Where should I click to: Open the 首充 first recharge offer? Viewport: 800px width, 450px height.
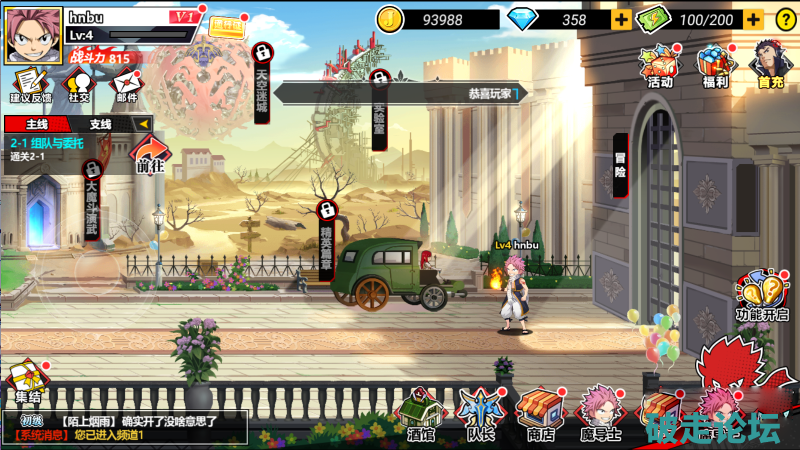tap(770, 66)
